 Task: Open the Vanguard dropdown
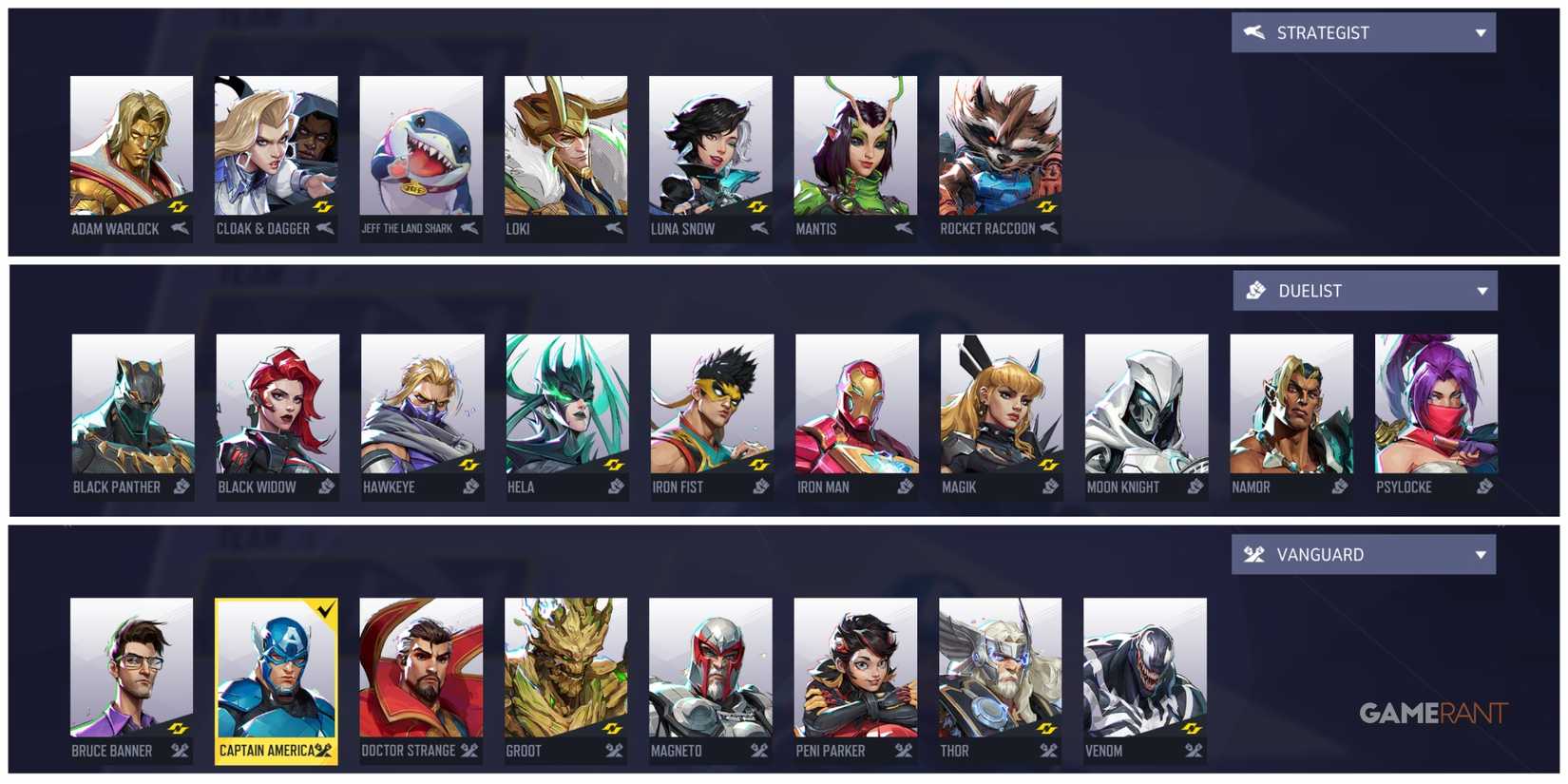1482,554
